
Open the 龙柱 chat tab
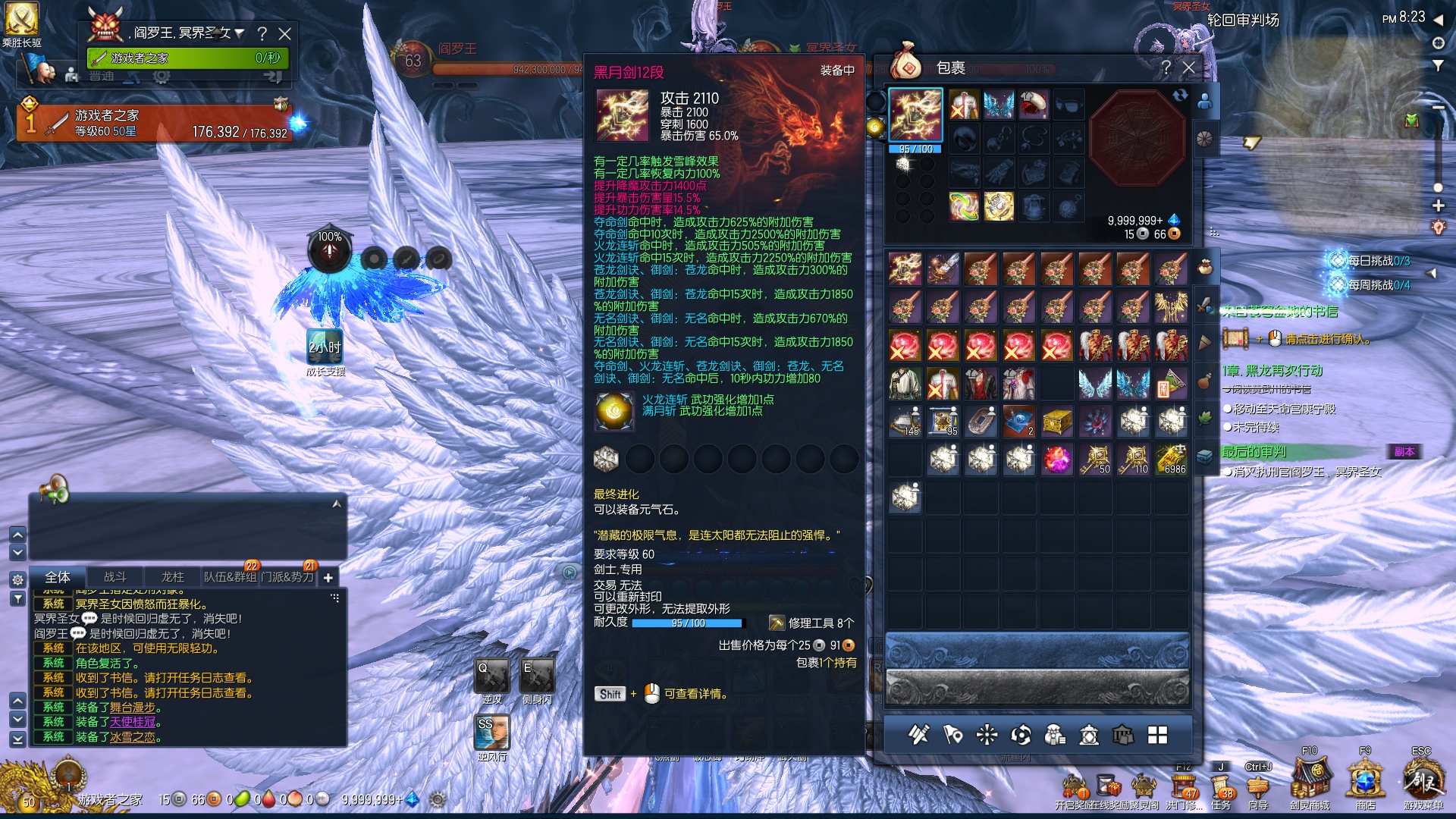pyautogui.click(x=173, y=577)
